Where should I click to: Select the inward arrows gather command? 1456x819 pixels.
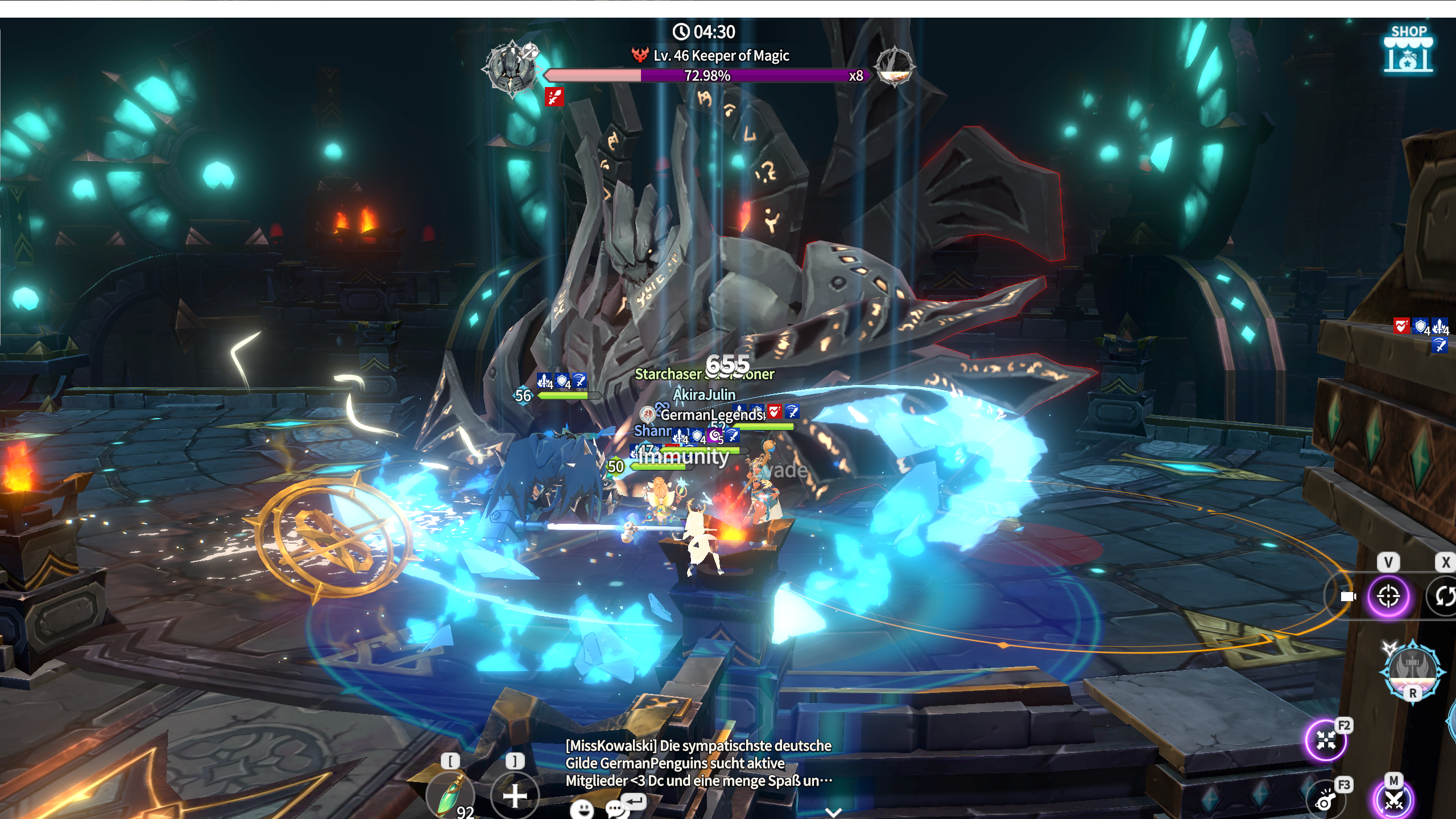tap(1326, 740)
